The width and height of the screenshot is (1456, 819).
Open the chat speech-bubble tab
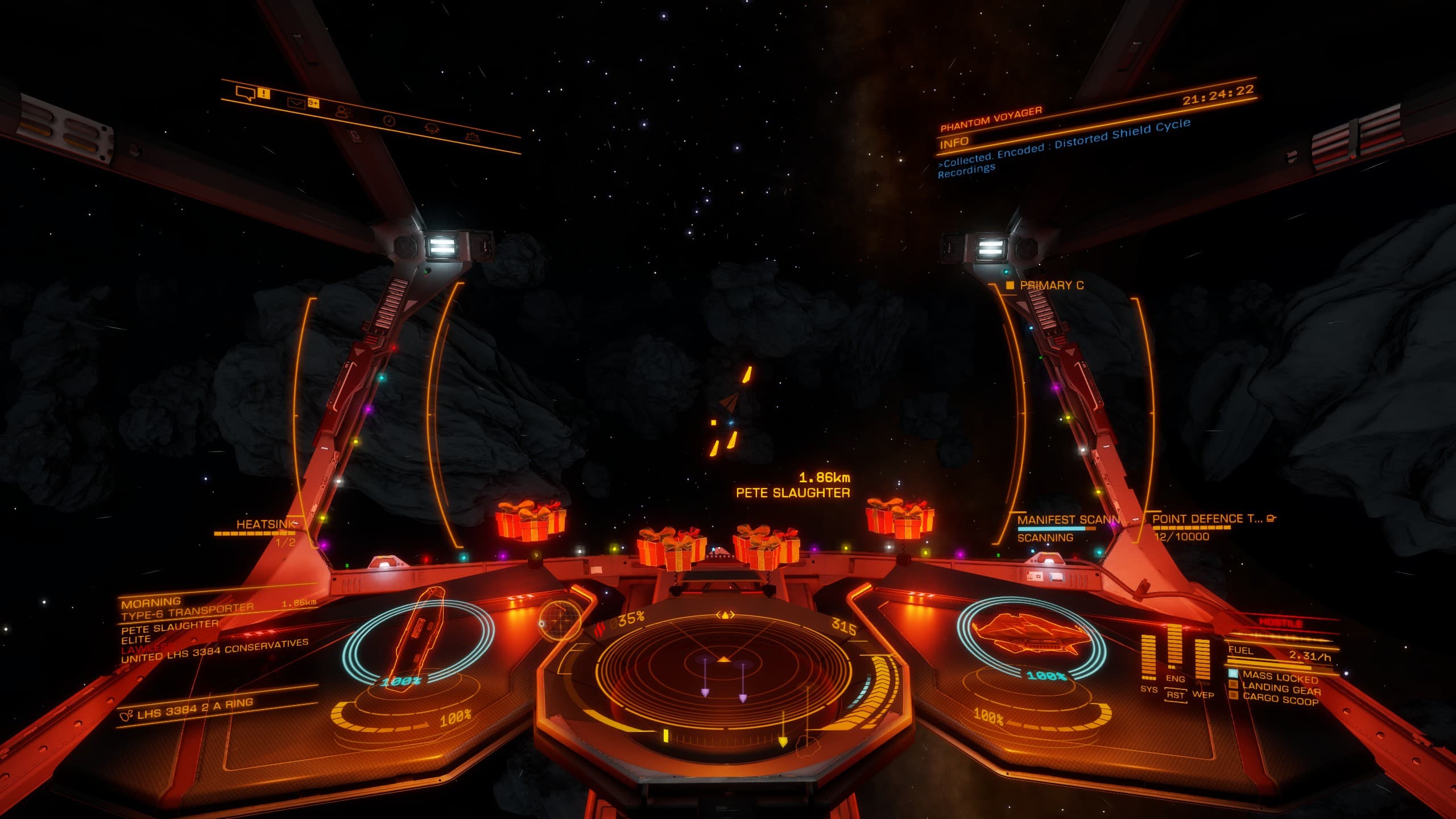(x=245, y=93)
